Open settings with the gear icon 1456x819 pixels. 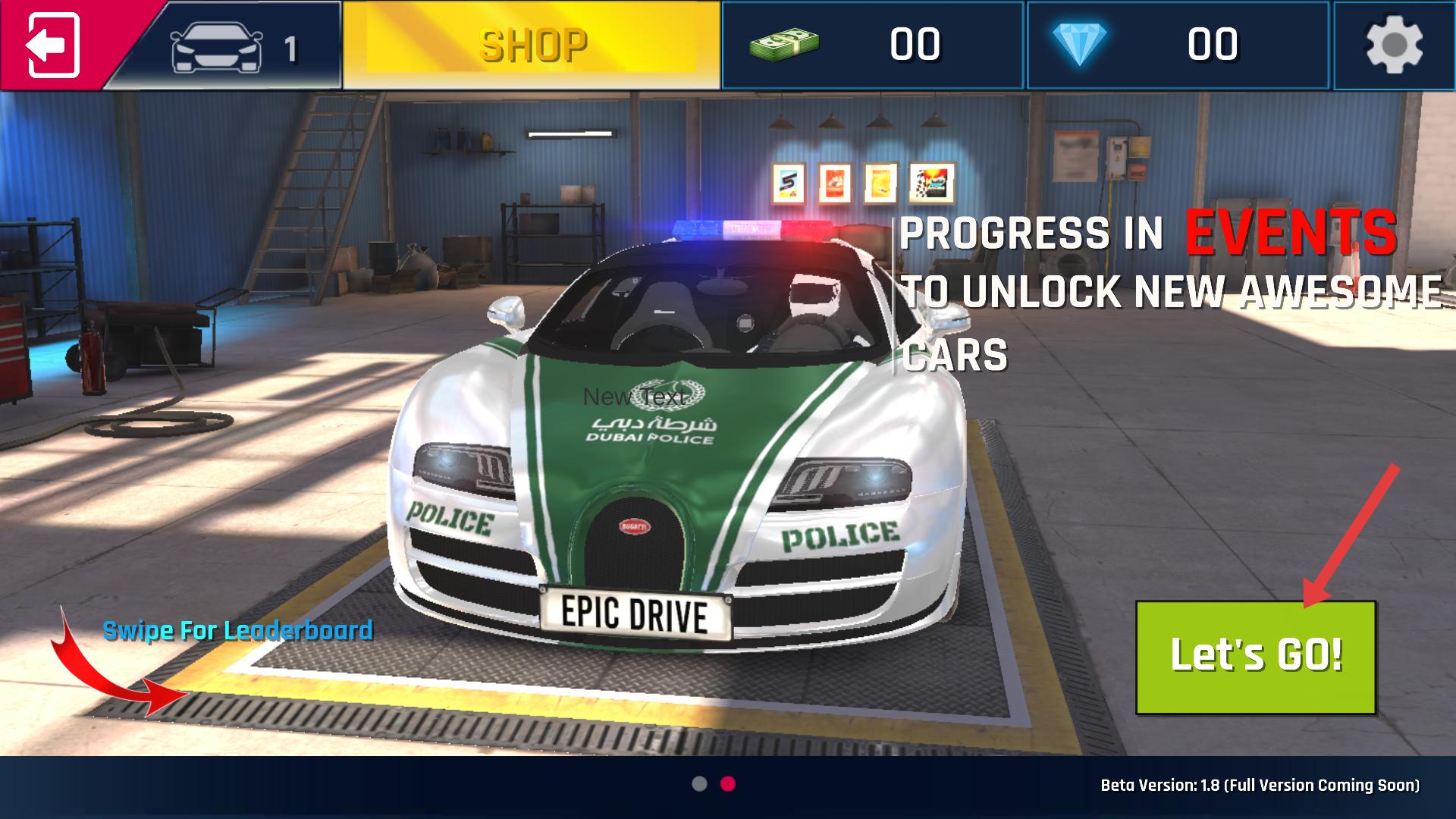[1394, 45]
